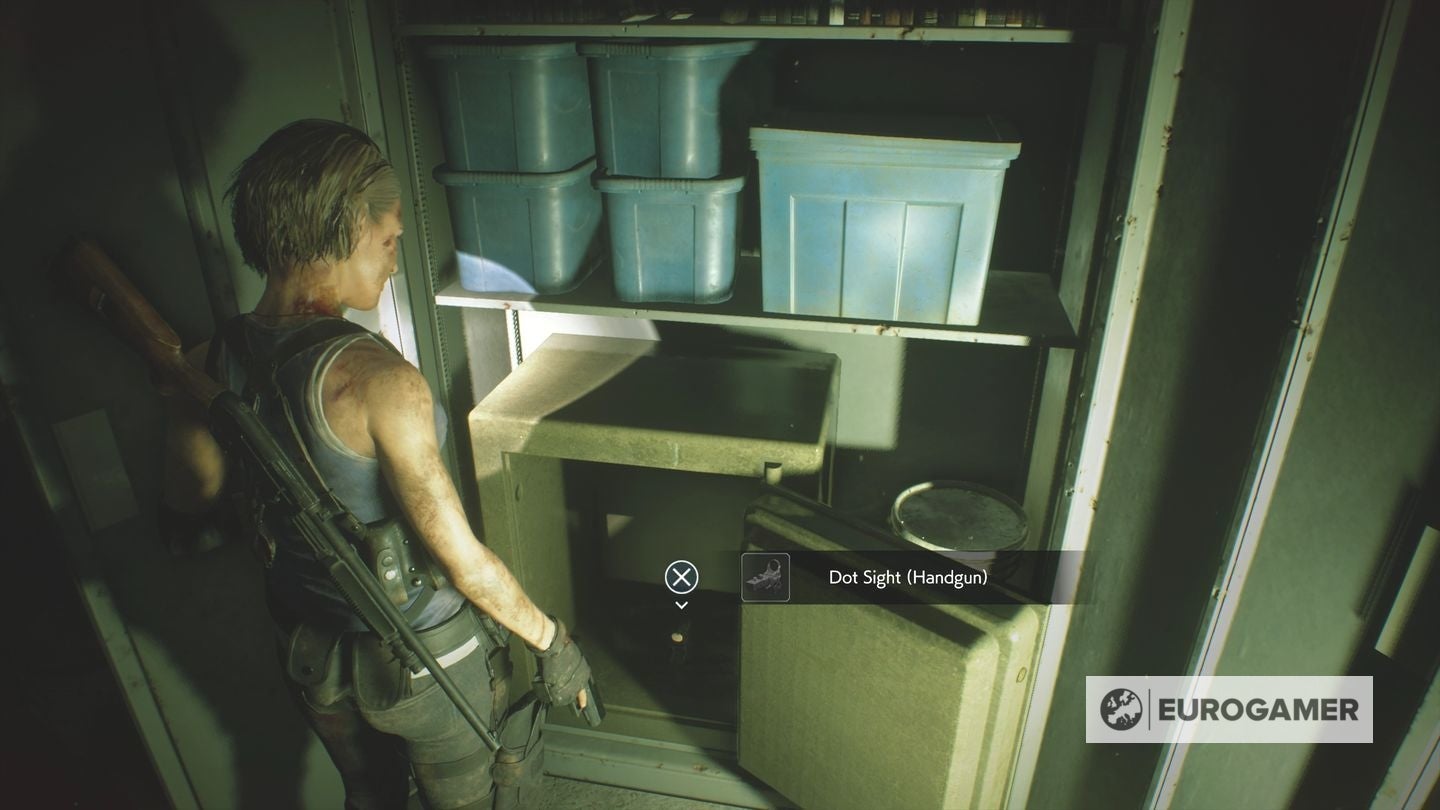Click the gun attachment thumbnail in the banner
This screenshot has width=1440, height=810.
click(x=764, y=577)
